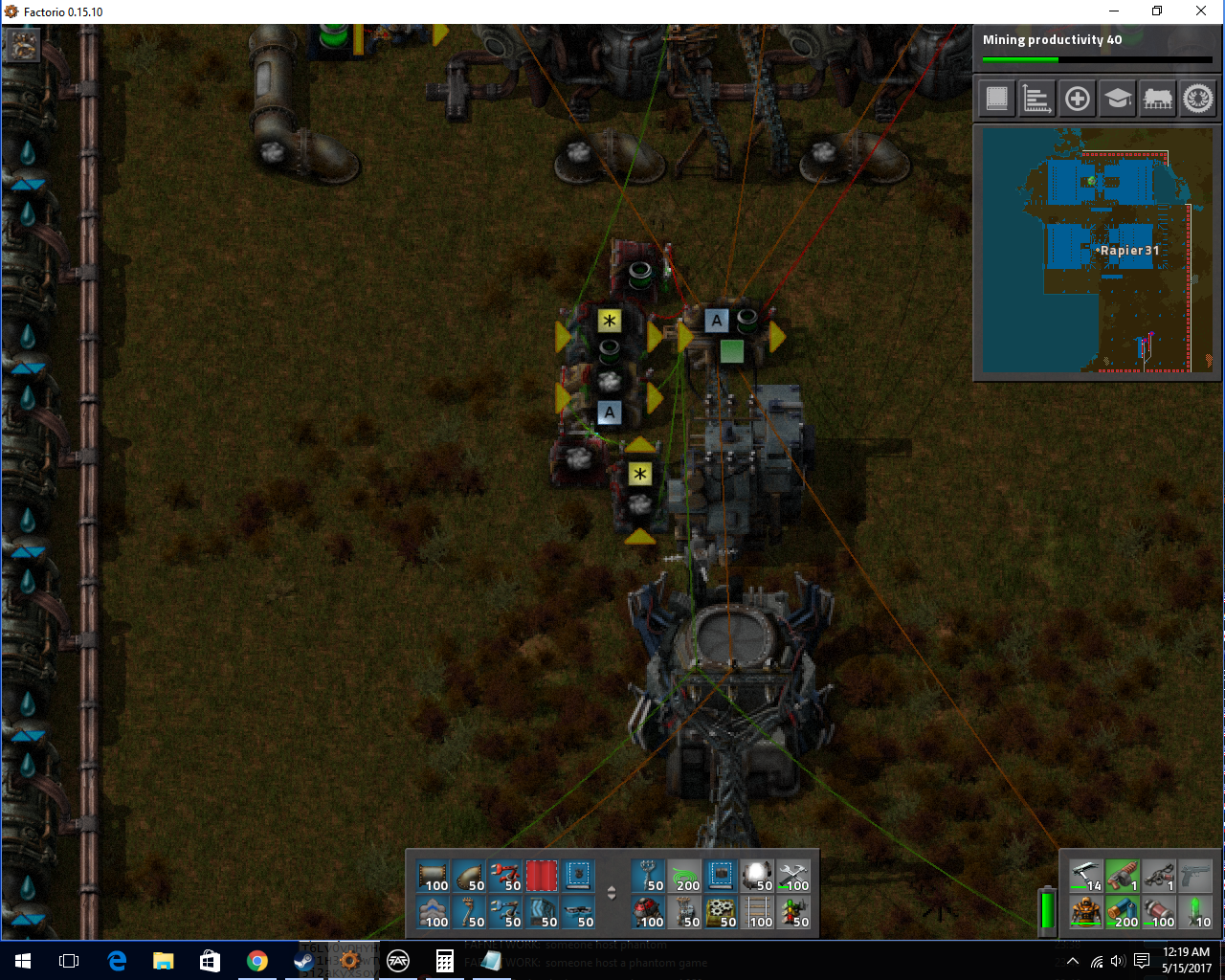Select the straight pipe hotbar slot
This screenshot has width=1225, height=980.
pyautogui.click(x=433, y=876)
